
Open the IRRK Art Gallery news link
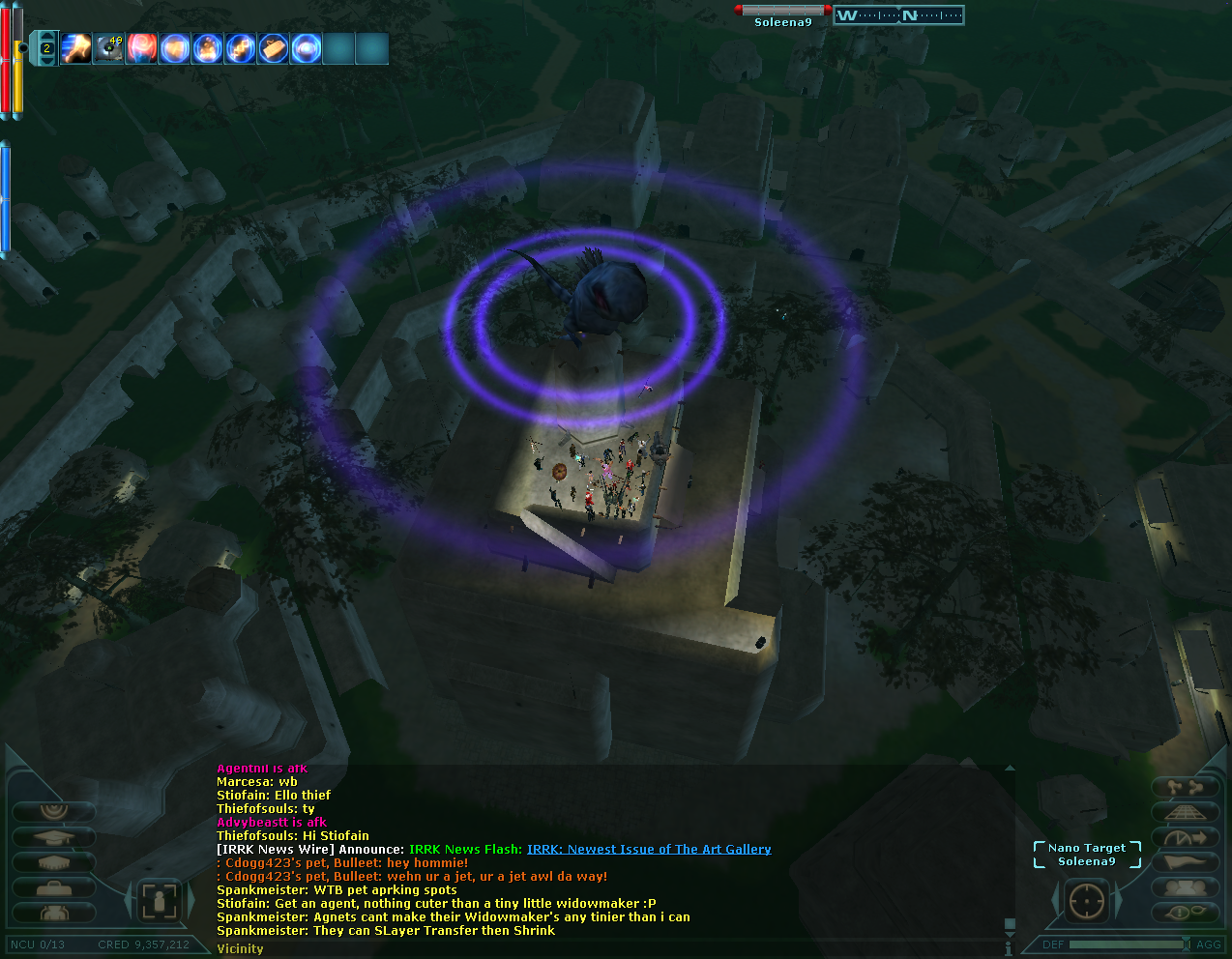[649, 850]
